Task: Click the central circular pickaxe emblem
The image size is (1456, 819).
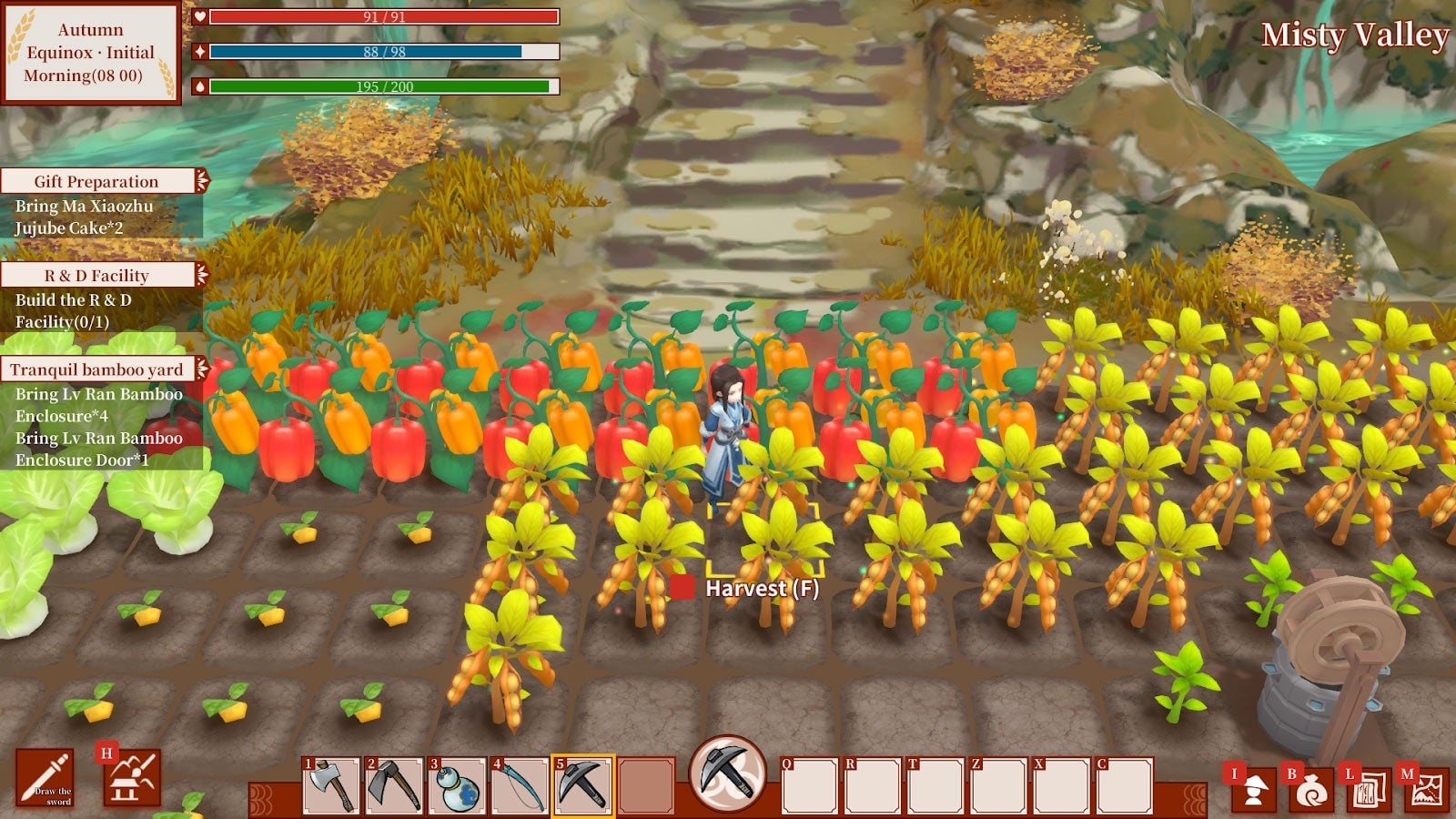Action: pyautogui.click(x=728, y=778)
